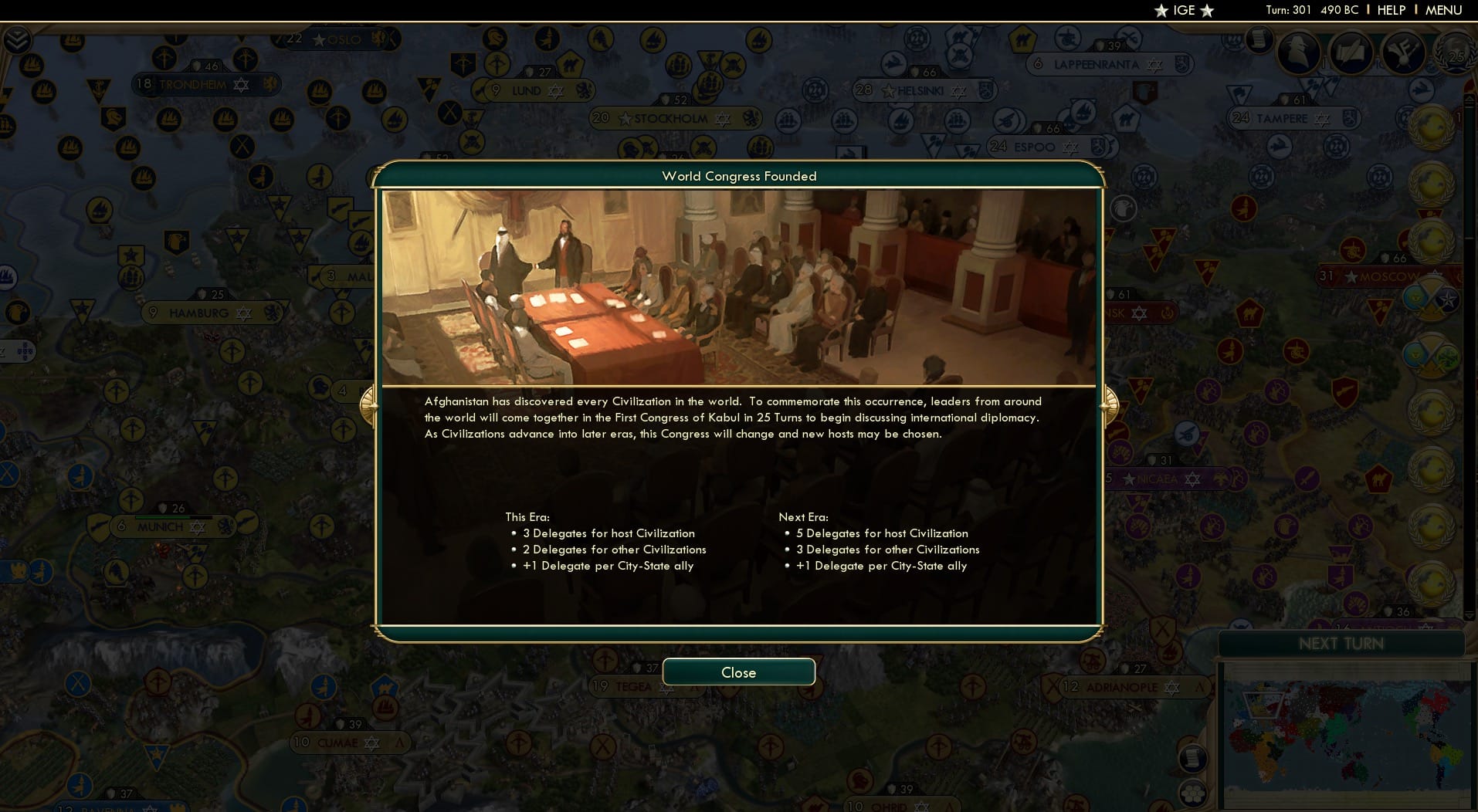Close the World Congress announcement
This screenshot has height=812, width=1478.
point(738,672)
